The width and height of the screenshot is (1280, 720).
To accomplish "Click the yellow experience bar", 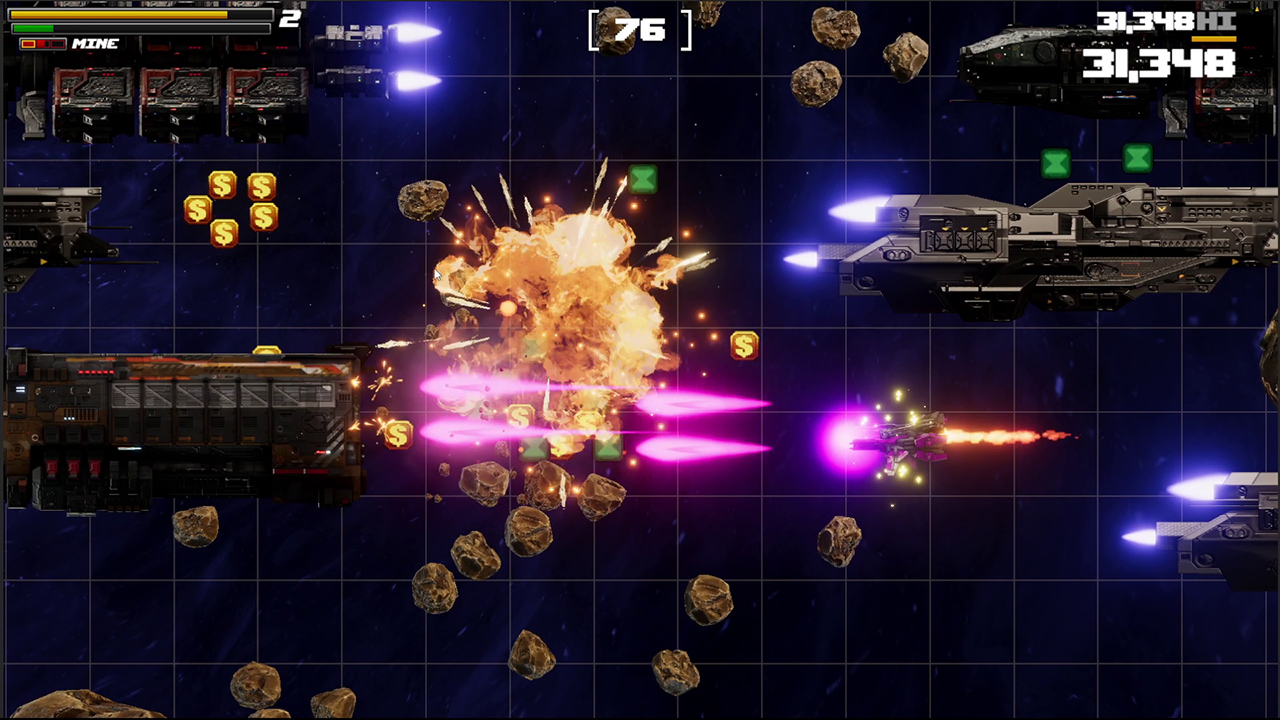I will (120, 15).
